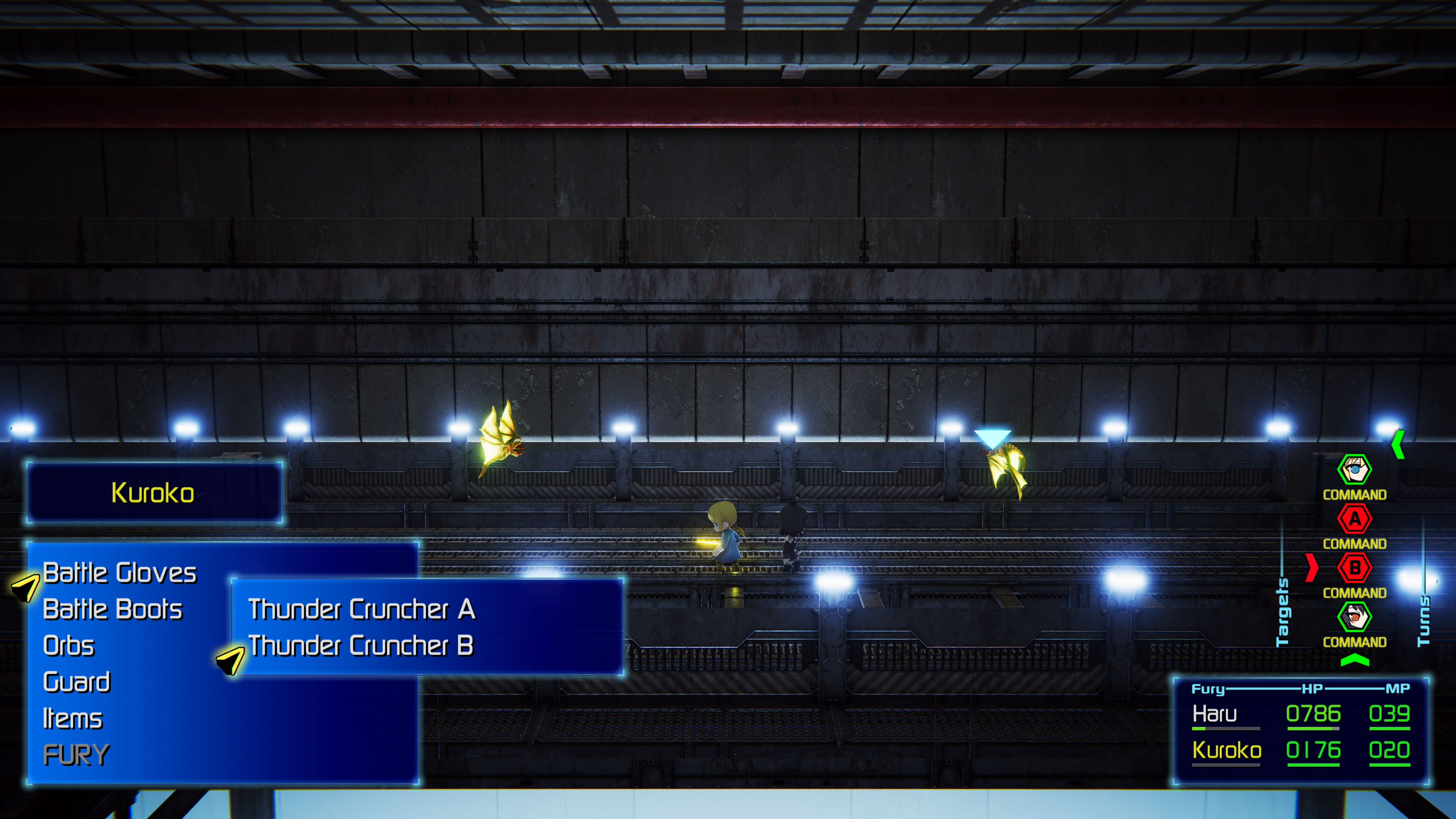The image size is (1456, 819).
Task: Select the dark-haired character turn portrait
Action: pyautogui.click(x=1354, y=617)
